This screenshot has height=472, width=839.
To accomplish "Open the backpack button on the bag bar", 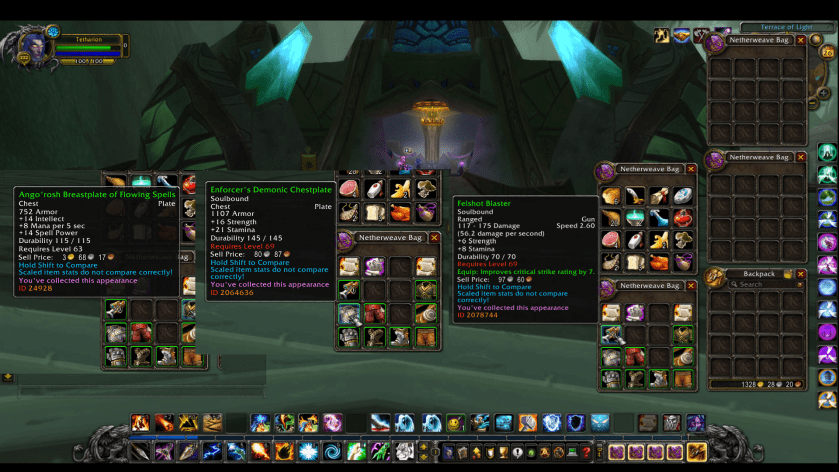I will (x=697, y=452).
